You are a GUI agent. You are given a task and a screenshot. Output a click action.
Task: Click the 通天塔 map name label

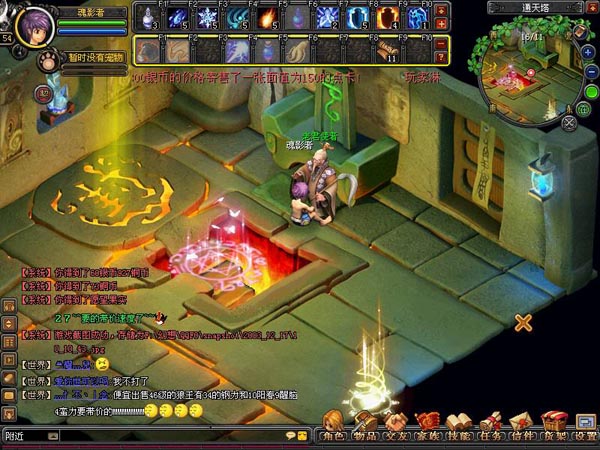point(538,7)
